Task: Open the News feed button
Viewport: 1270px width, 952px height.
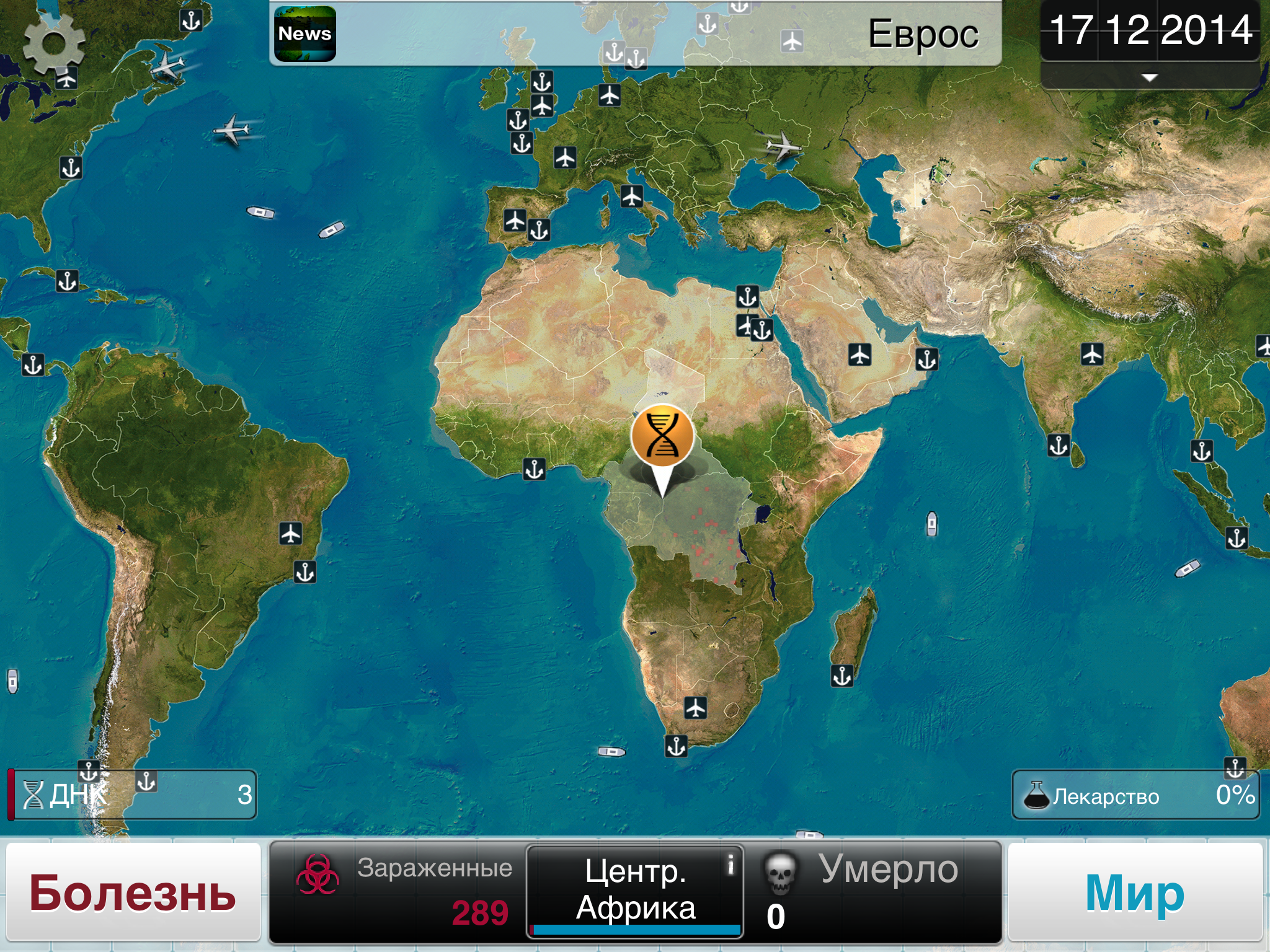Action: coord(304,34)
